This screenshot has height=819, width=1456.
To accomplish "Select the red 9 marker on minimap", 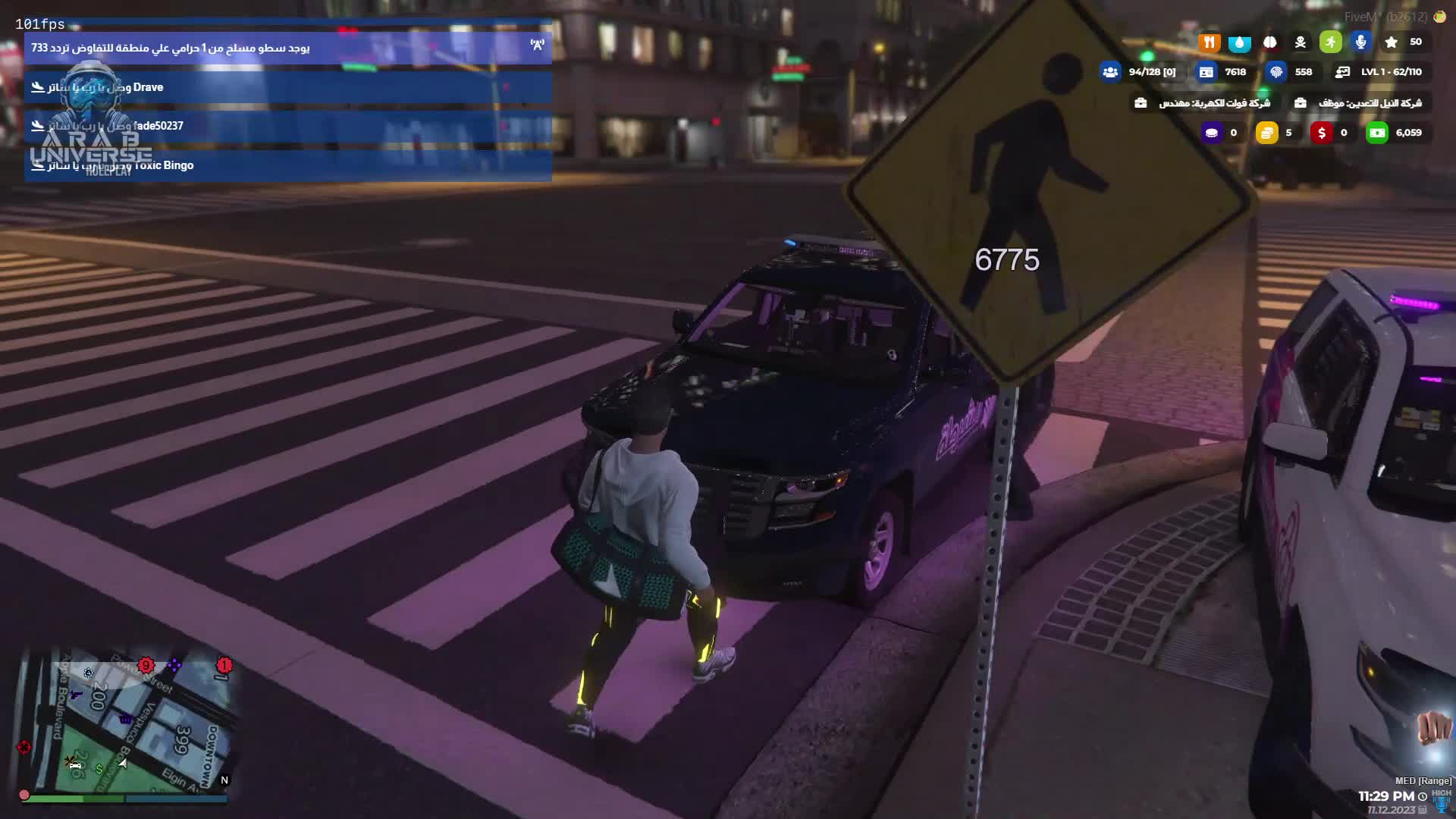I will [146, 666].
